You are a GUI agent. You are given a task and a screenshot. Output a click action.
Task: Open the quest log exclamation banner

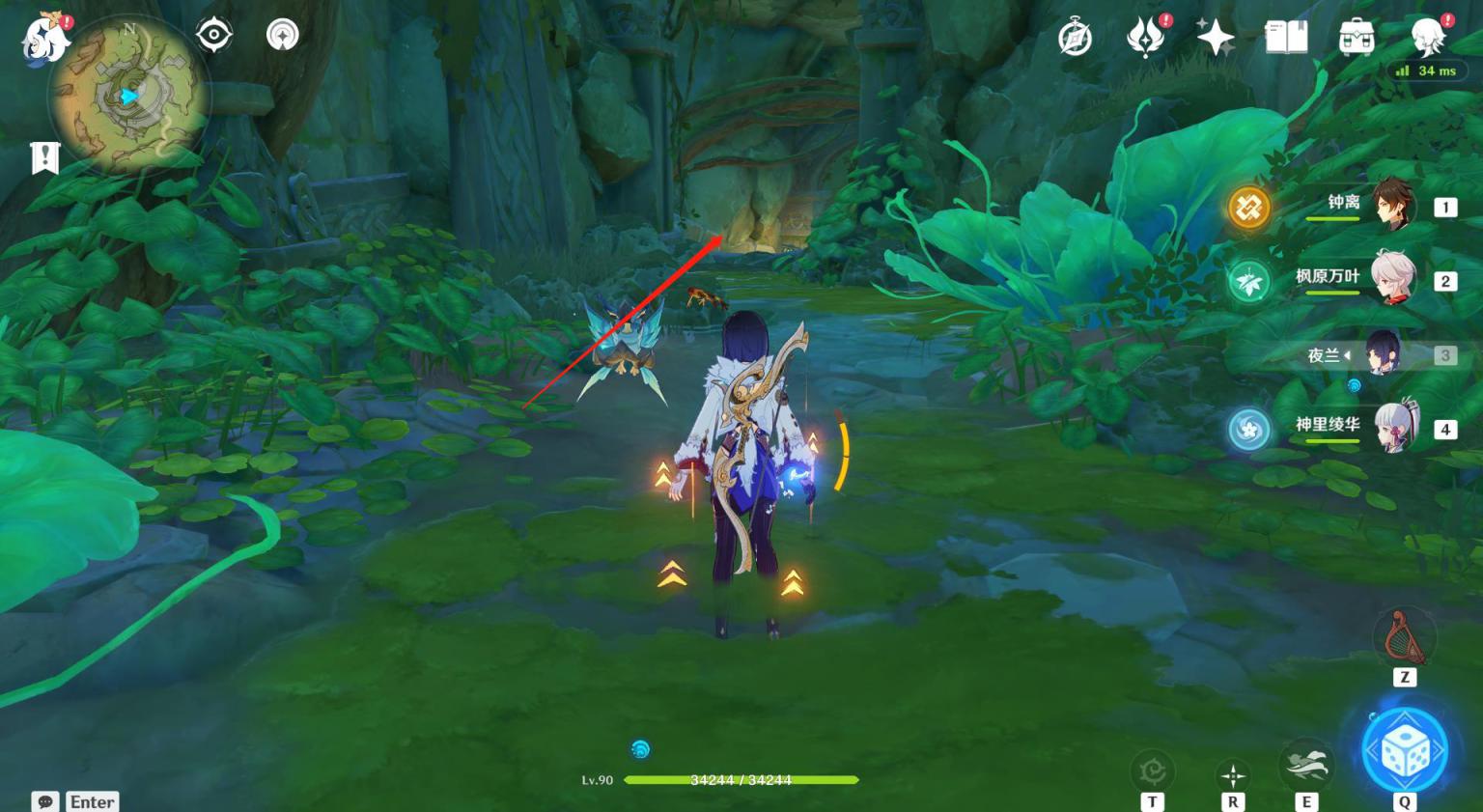[x=44, y=157]
